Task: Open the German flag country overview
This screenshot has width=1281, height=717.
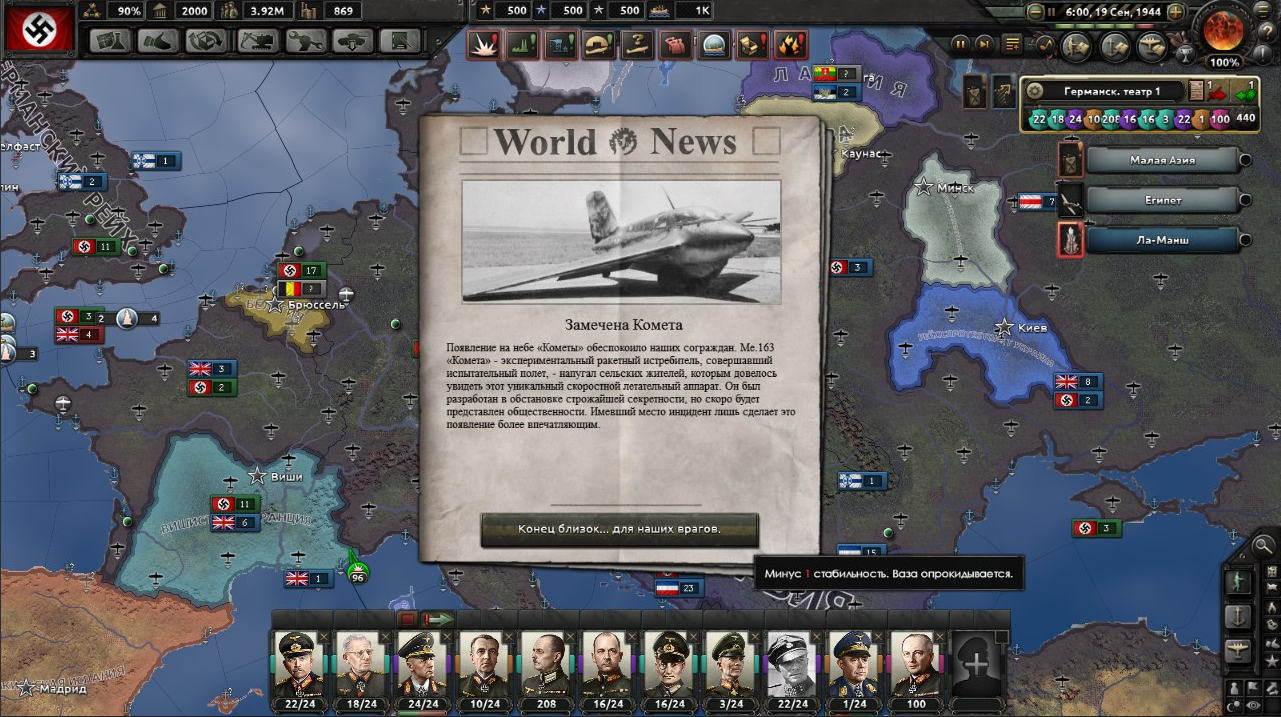Action: point(38,29)
